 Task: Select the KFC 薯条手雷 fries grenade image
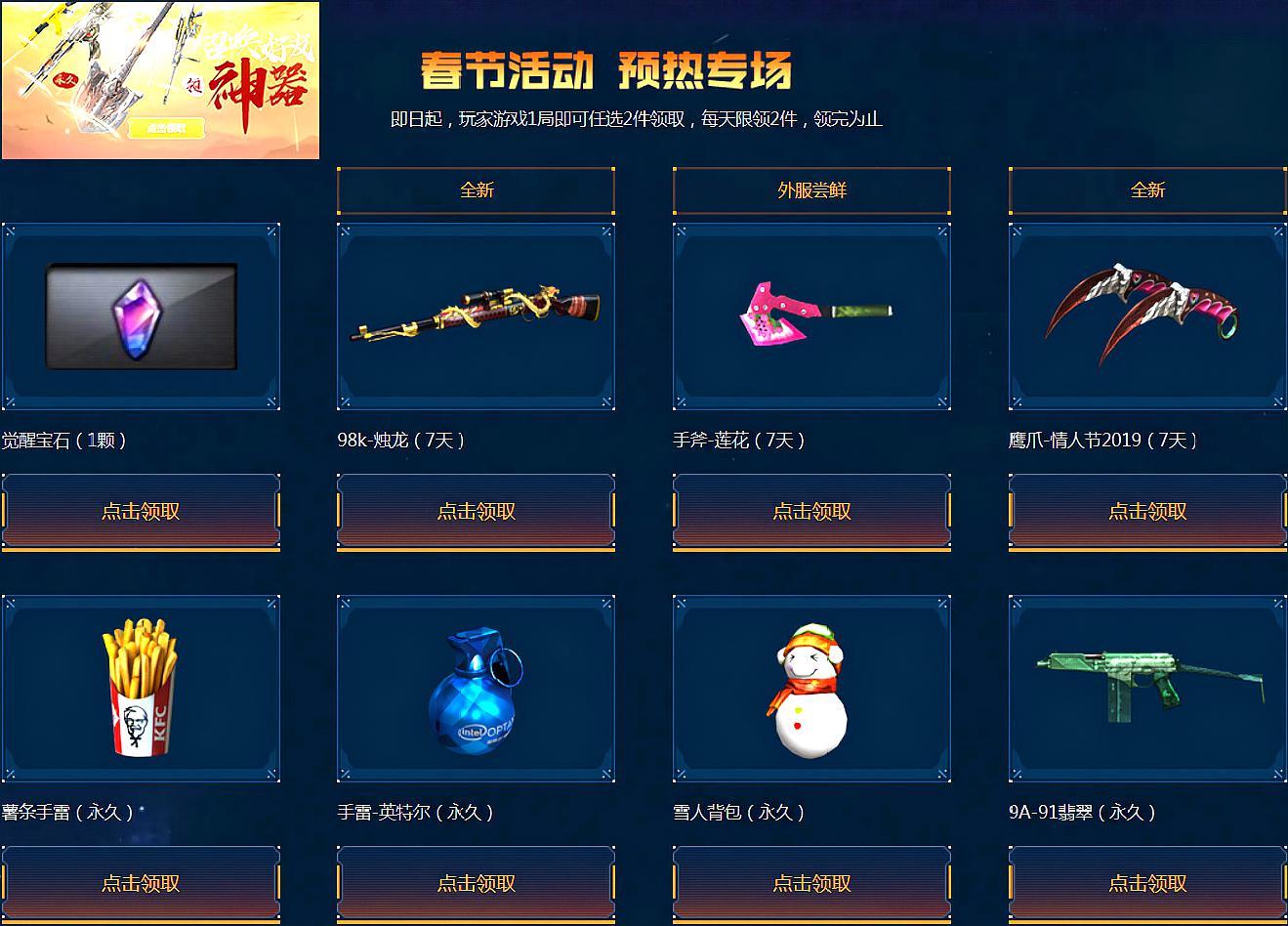[141, 687]
